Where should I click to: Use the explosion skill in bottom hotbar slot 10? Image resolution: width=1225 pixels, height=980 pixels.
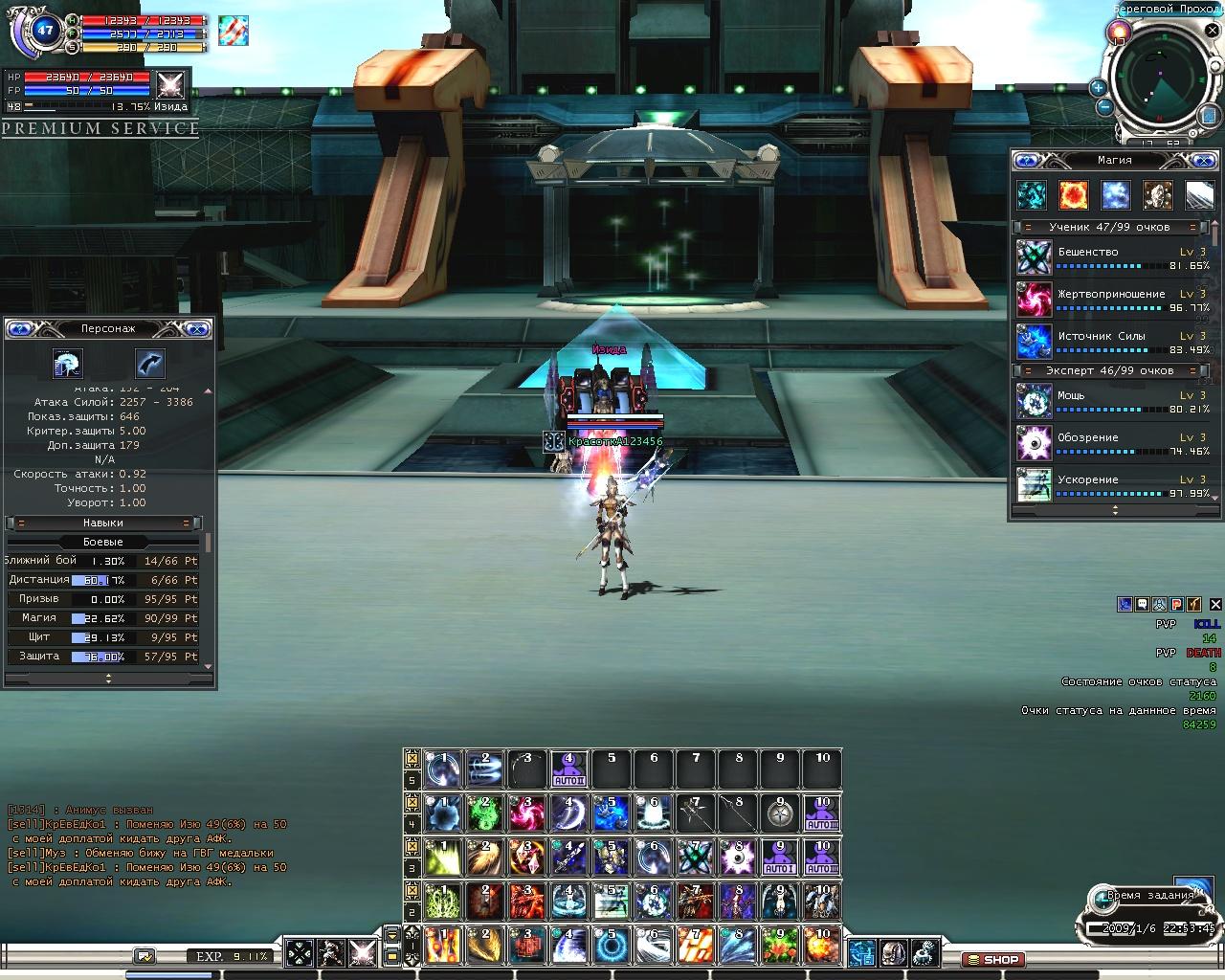[822, 946]
